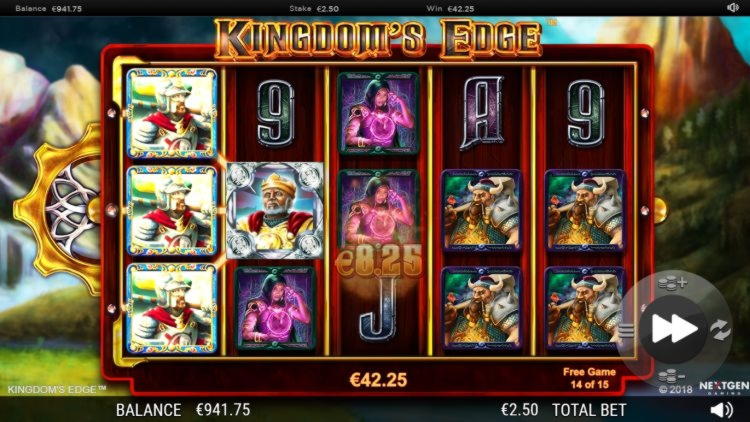Viewport: 750px width, 422px height.
Task: Mute audio using the top bar speaker
Action: (x=732, y=7)
